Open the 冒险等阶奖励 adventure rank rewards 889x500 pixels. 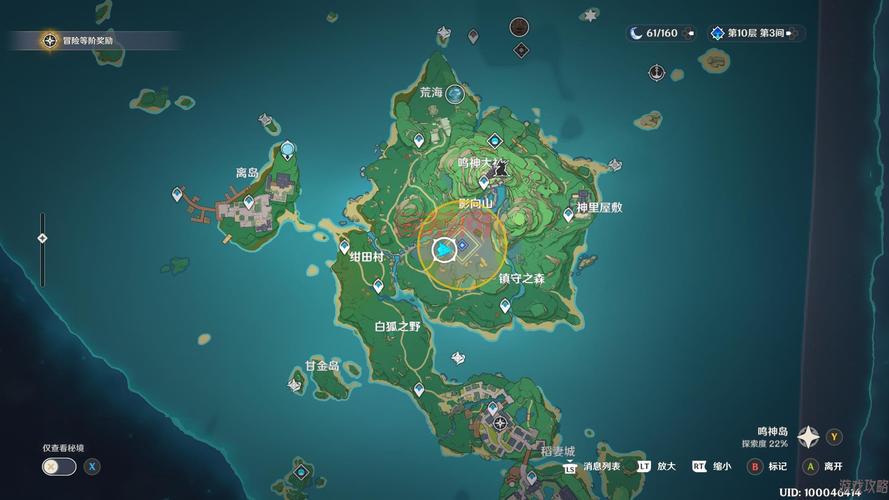coord(50,40)
